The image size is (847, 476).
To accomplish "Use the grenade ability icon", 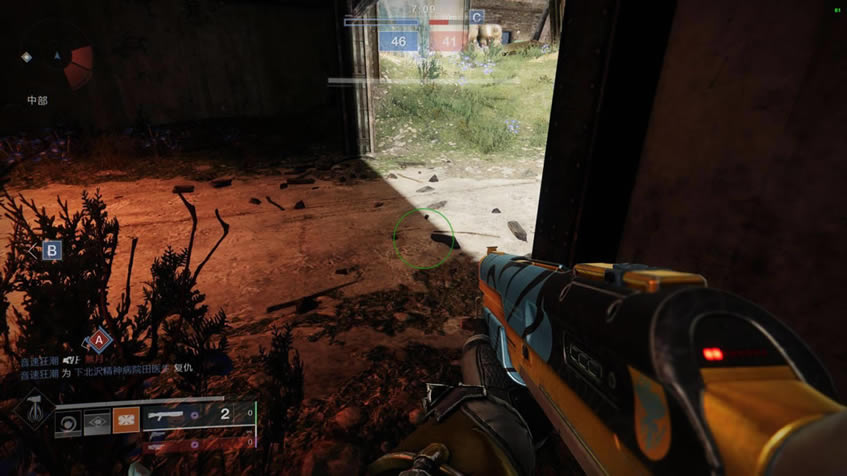I will [67, 421].
